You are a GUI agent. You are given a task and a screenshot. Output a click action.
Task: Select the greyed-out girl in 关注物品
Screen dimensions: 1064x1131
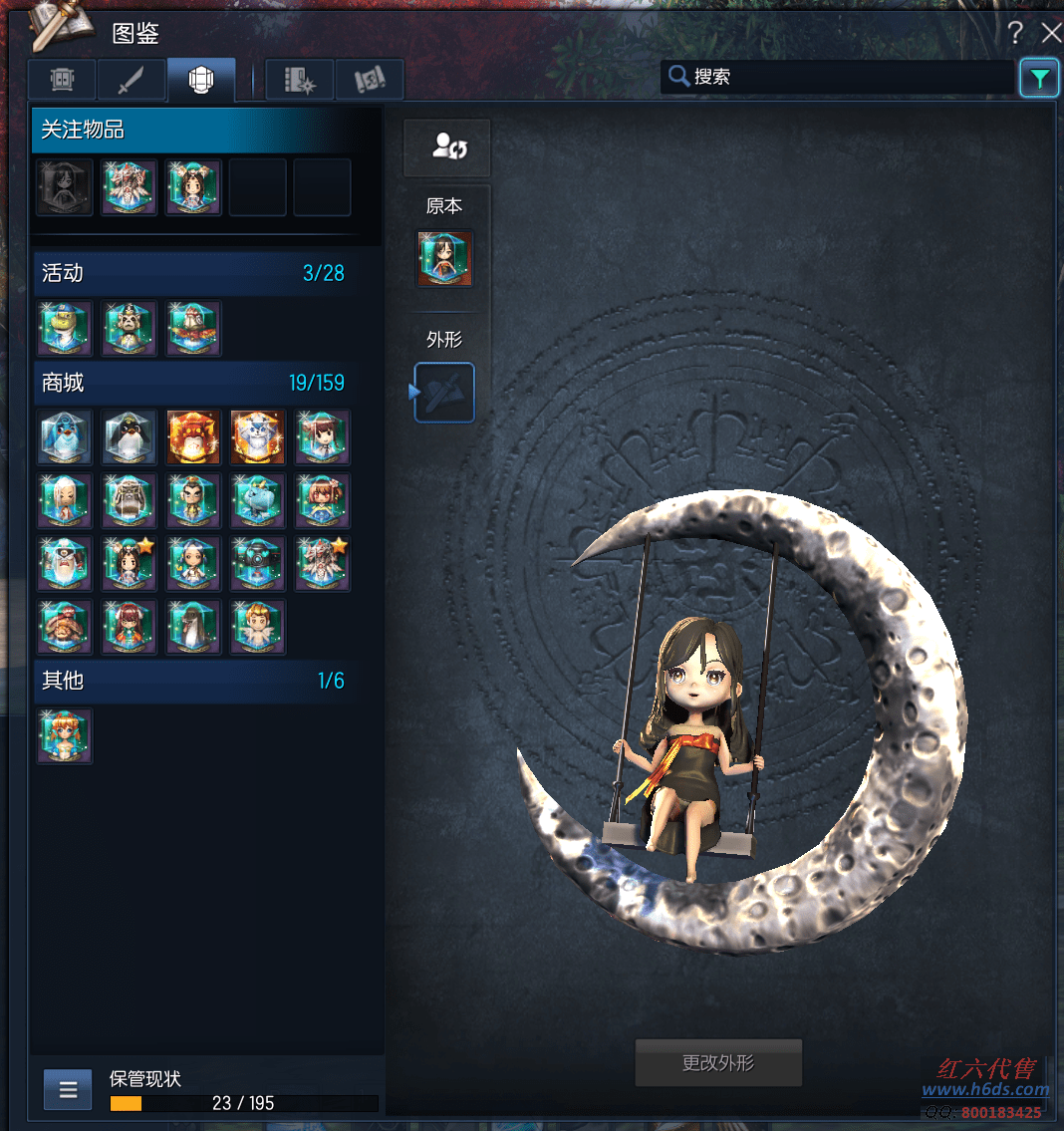(x=66, y=187)
